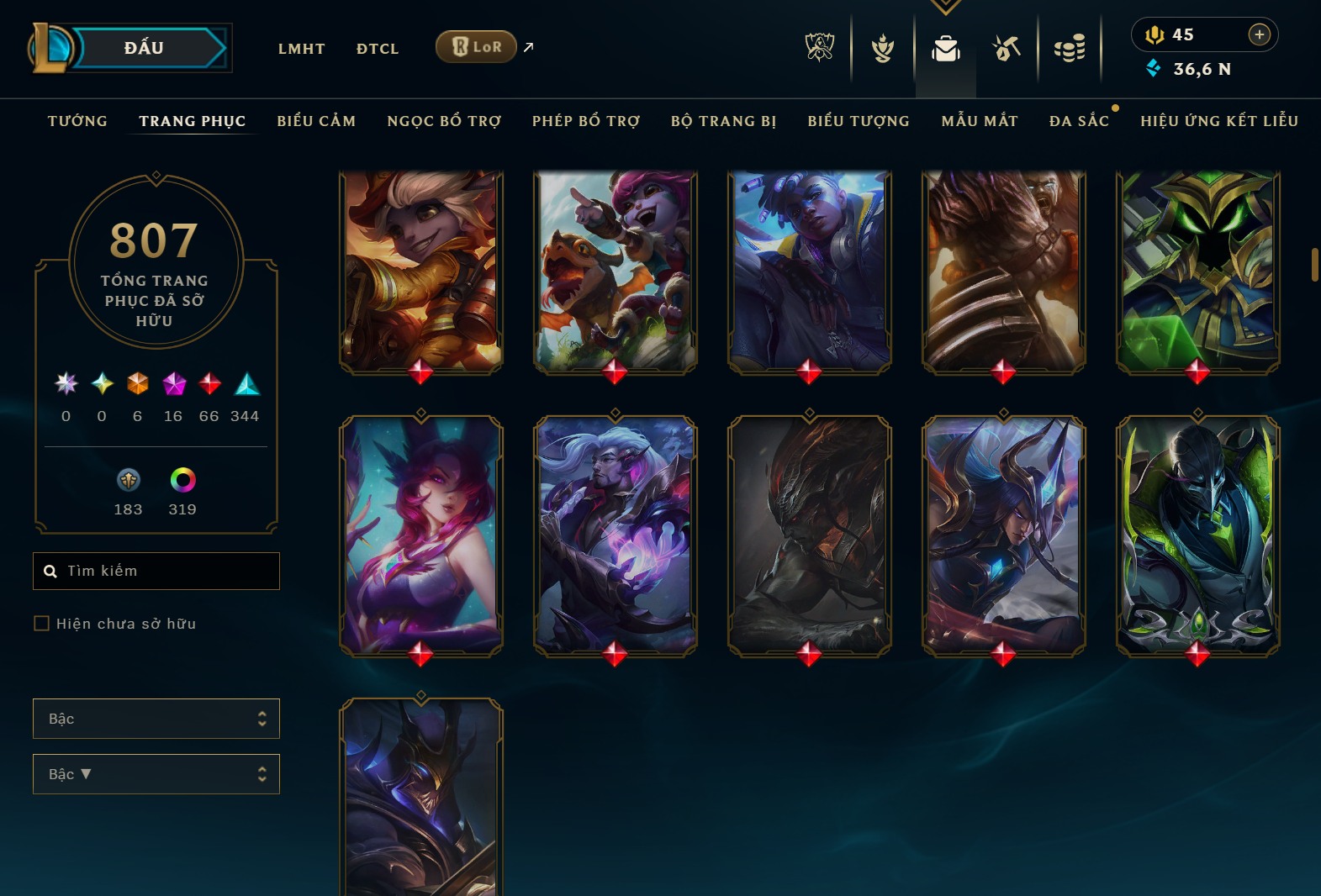This screenshot has height=896, width=1321.
Task: Open the Loot hextech icon
Action: coord(1006,48)
